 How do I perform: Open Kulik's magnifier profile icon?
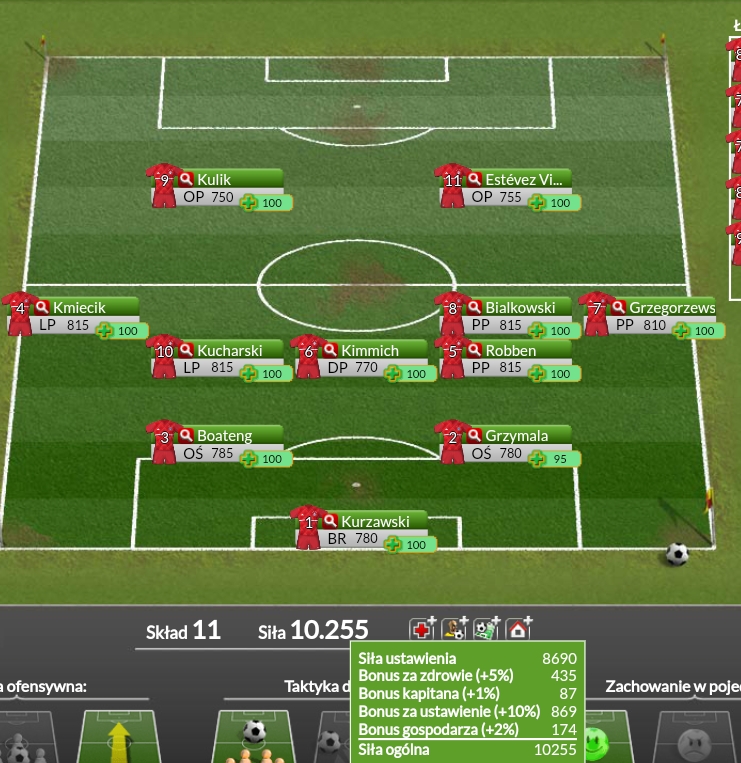(x=186, y=180)
